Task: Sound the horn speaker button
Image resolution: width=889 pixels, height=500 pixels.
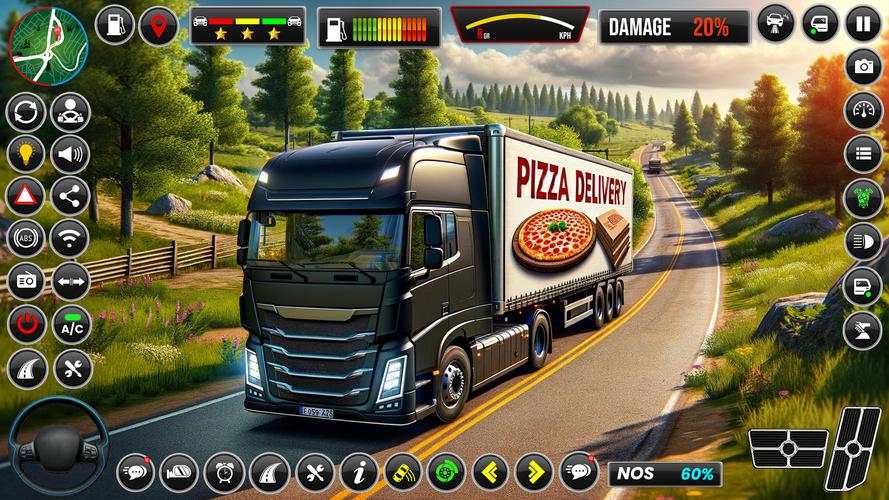Action: pyautogui.click(x=71, y=153)
